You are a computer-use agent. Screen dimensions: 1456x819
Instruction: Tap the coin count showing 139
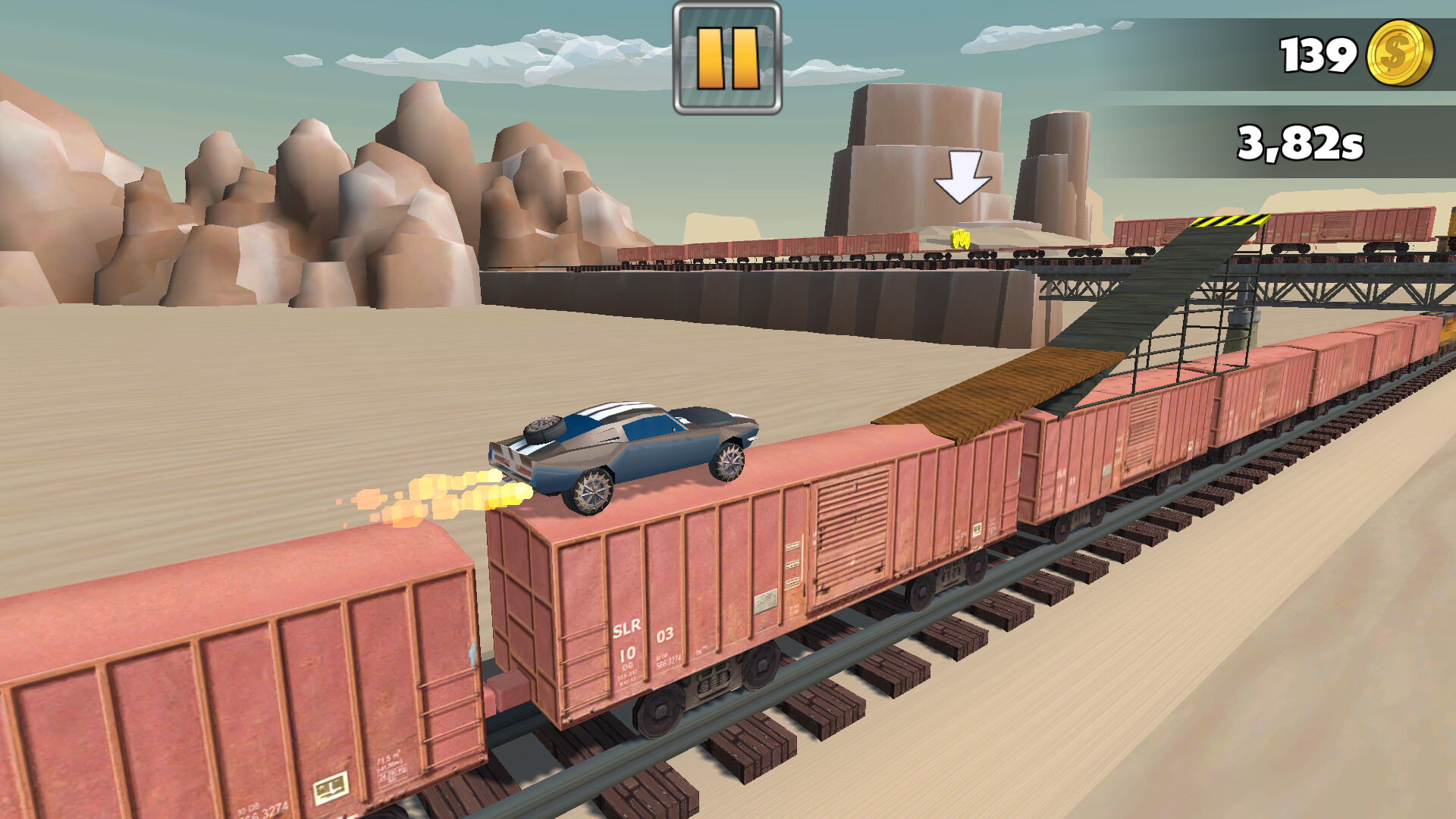[1318, 53]
